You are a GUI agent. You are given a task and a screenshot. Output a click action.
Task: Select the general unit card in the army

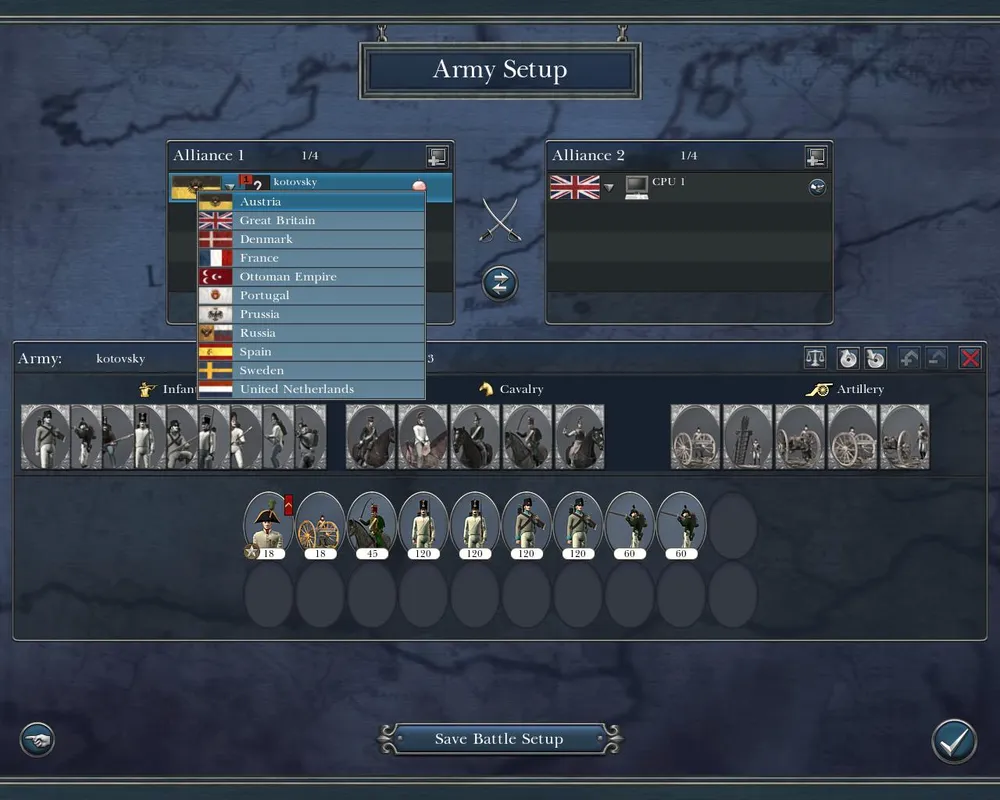tap(268, 523)
